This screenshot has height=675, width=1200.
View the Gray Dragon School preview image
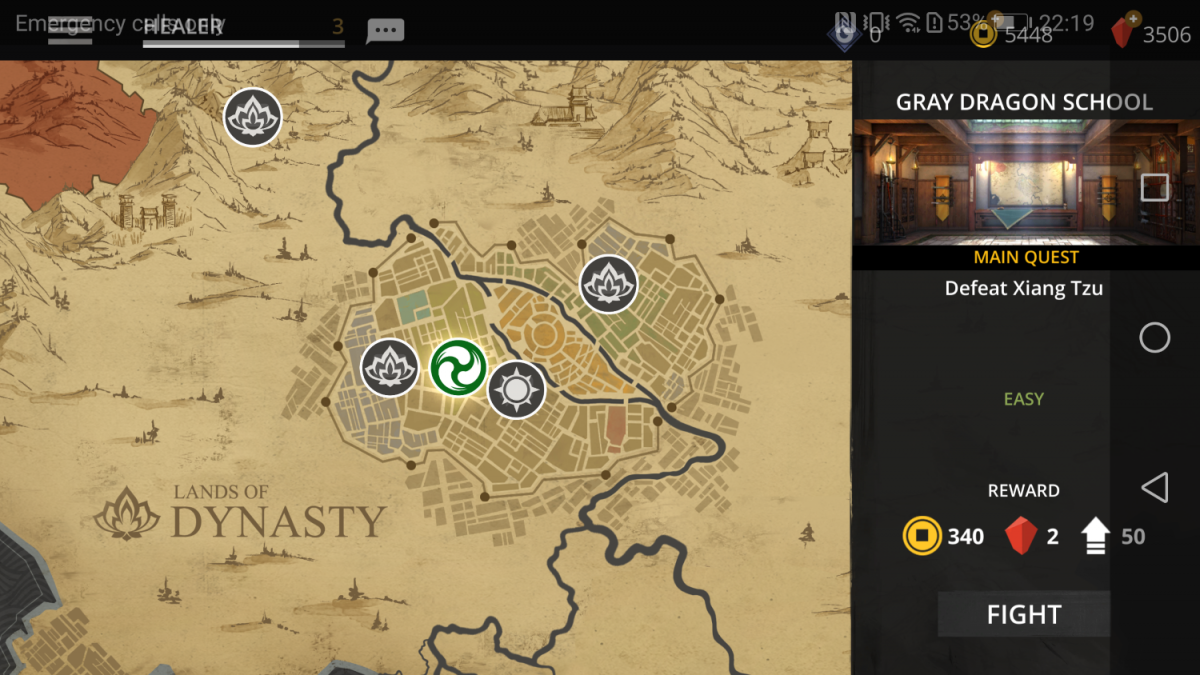pyautogui.click(x=1000, y=182)
